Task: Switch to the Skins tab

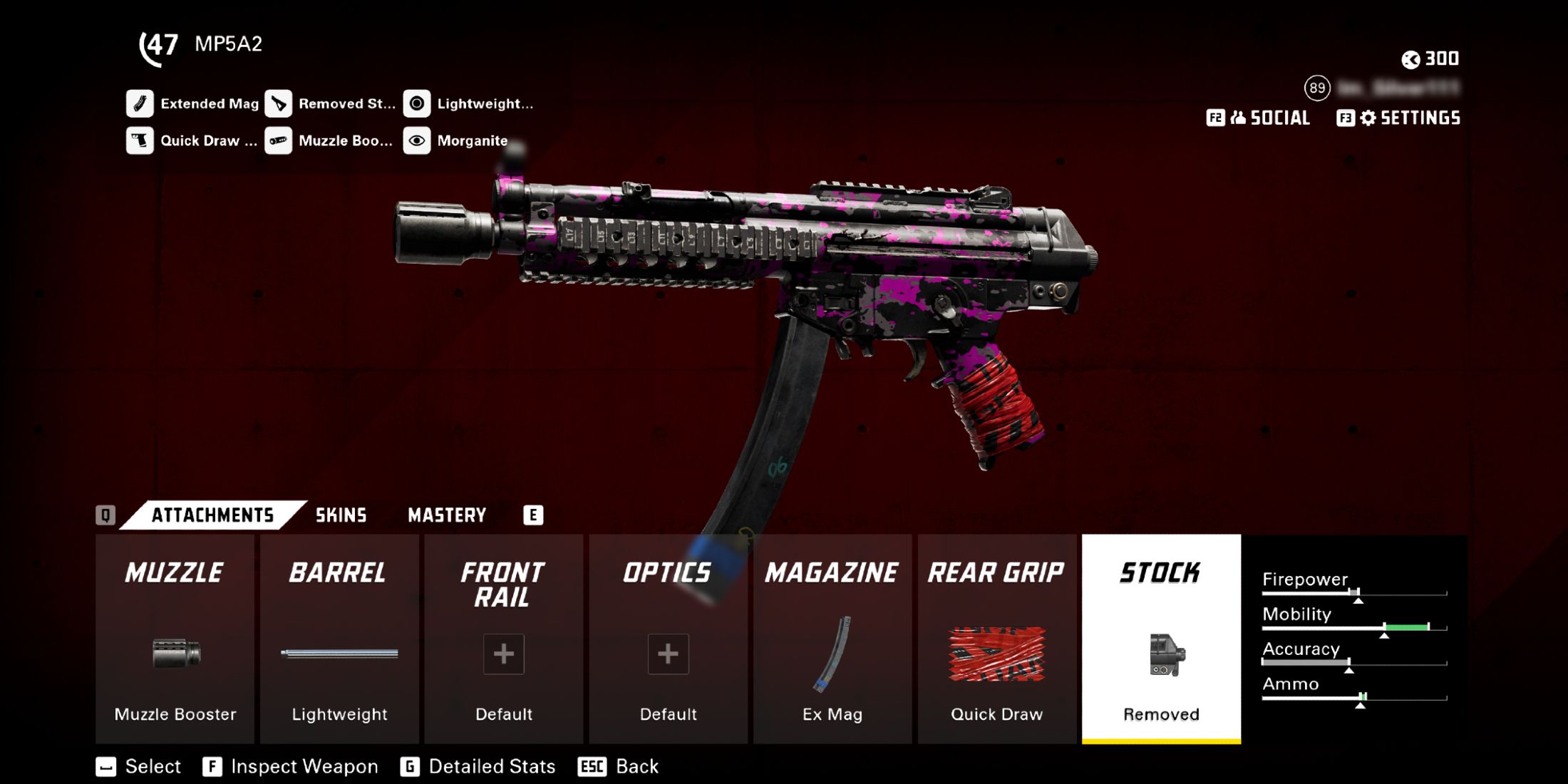Action: coord(341,515)
